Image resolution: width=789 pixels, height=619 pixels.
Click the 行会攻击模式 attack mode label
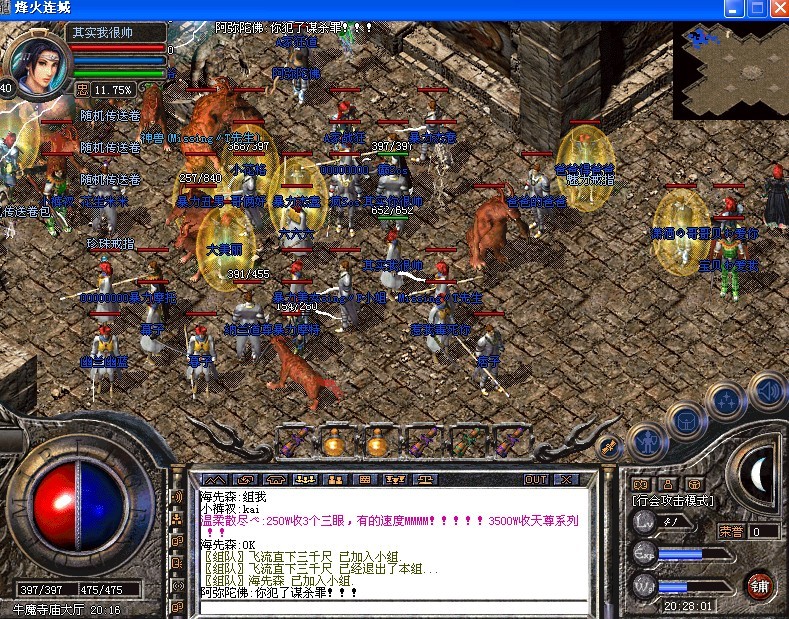pos(674,500)
